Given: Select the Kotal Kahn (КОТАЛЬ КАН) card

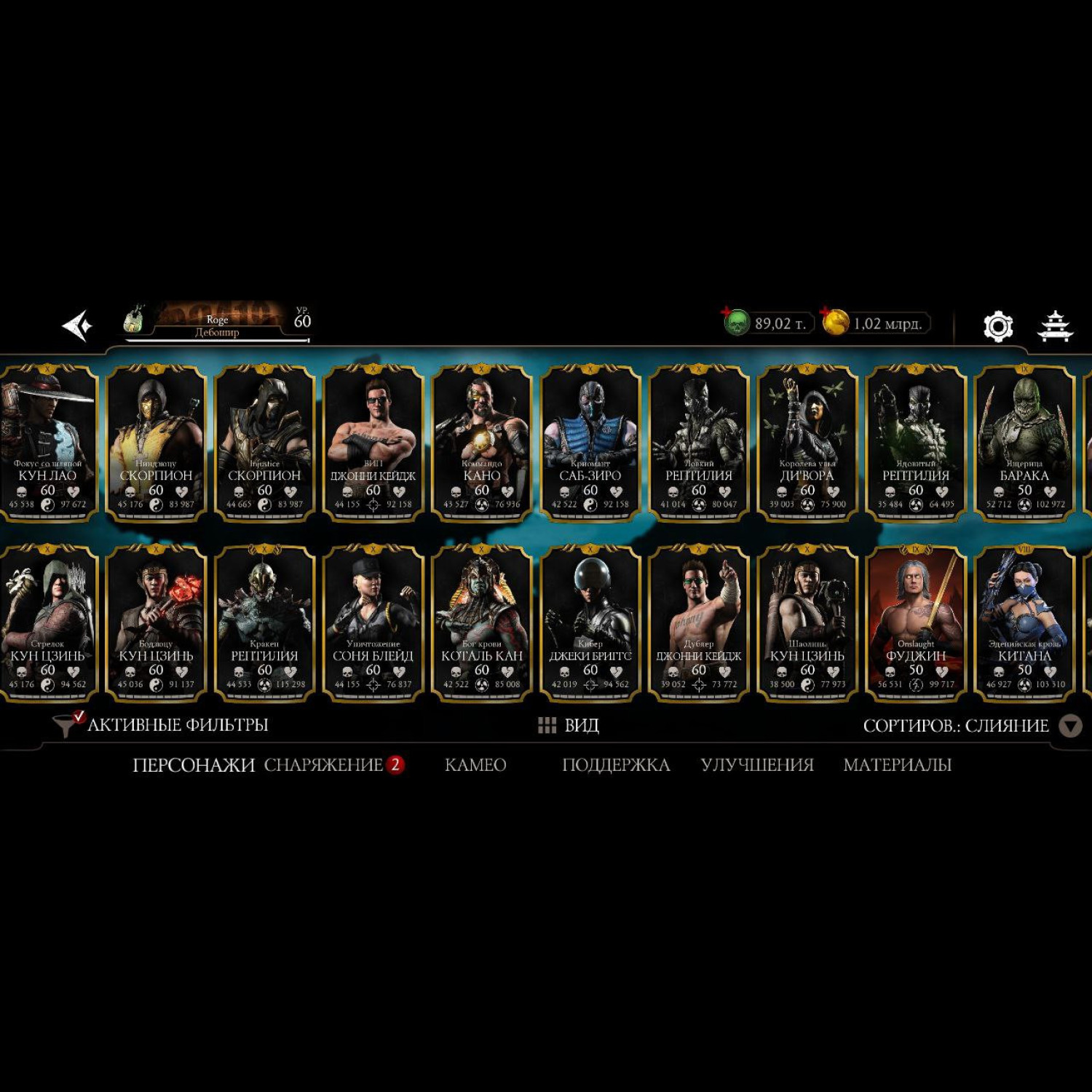Looking at the screenshot, I should click(482, 622).
